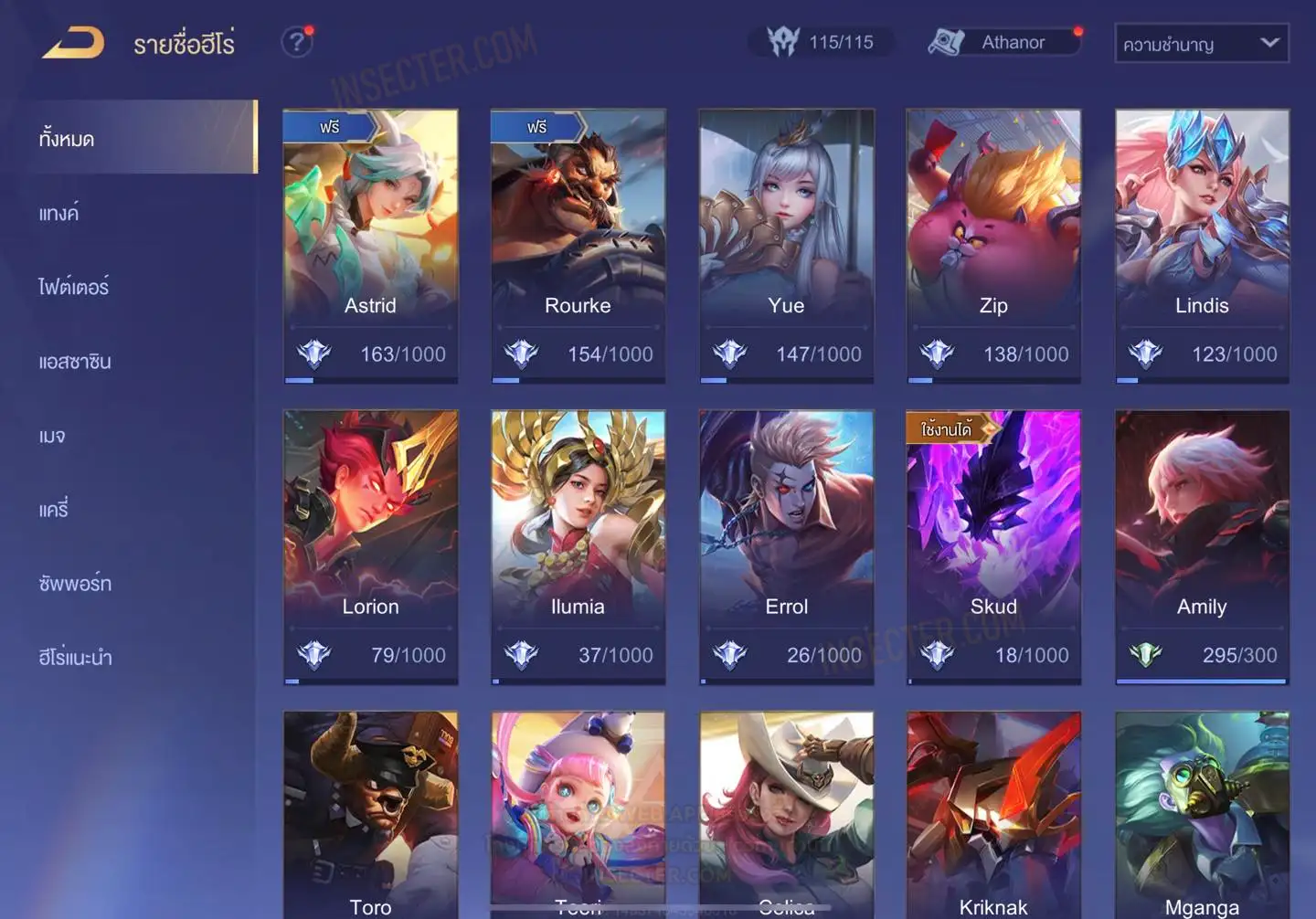Image resolution: width=1316 pixels, height=919 pixels.
Task: Select the ทั้งหมด all heroes tab
Action: click(67, 139)
